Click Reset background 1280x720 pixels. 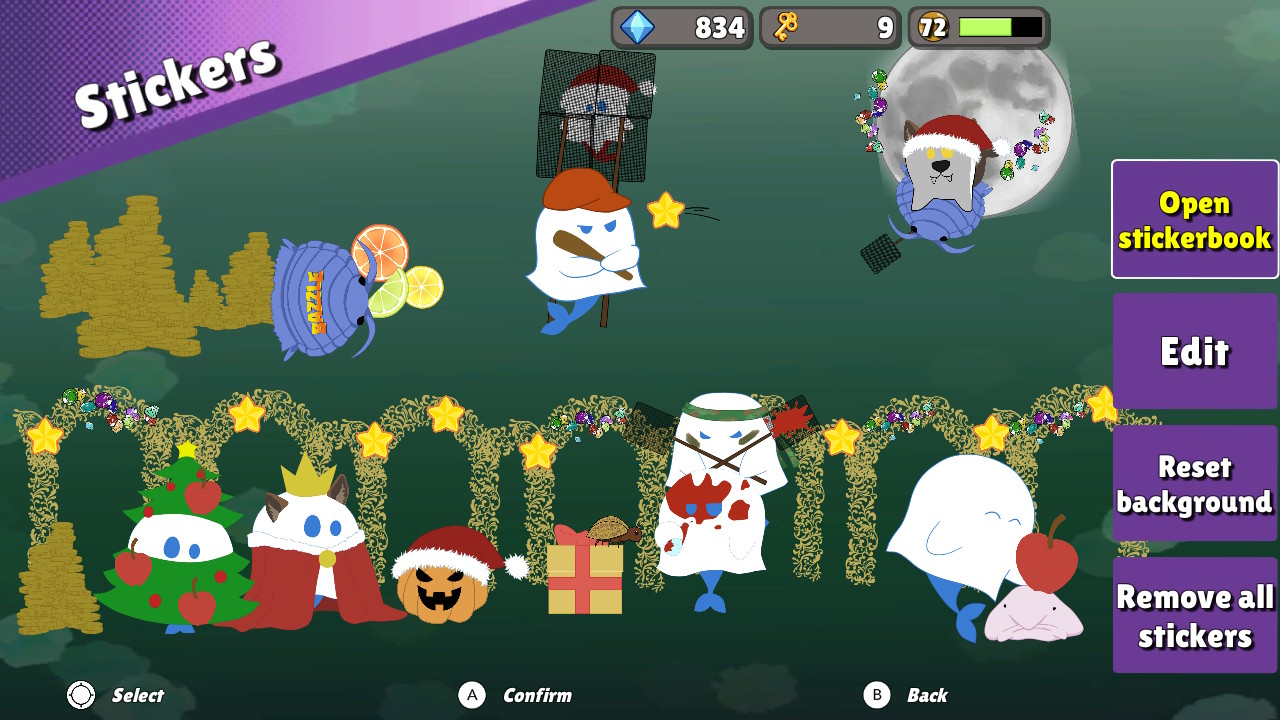tap(1194, 483)
